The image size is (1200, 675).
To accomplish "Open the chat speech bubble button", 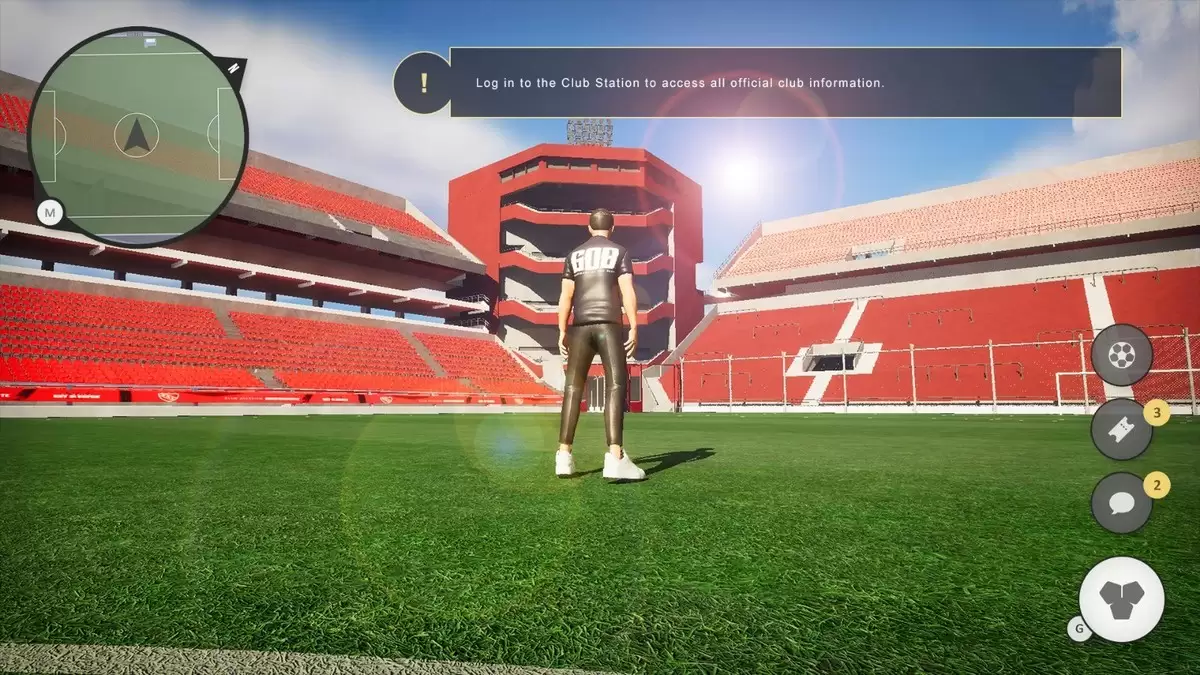I will [x=1121, y=502].
